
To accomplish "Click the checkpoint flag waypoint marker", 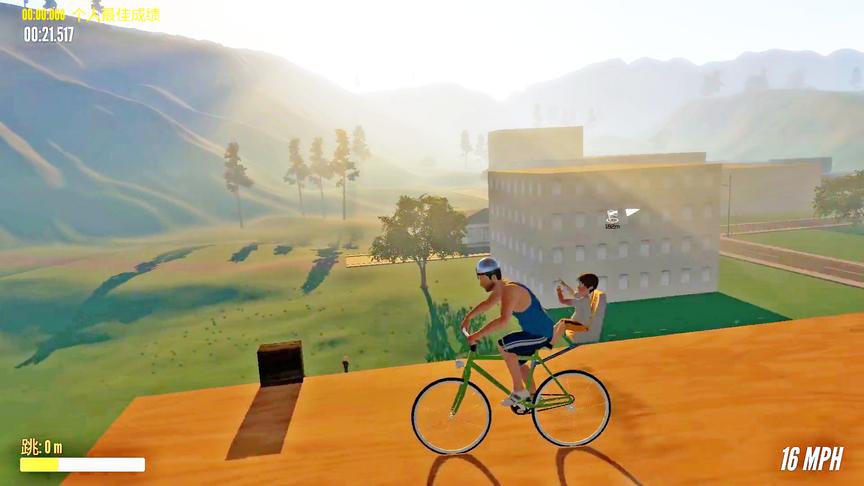I will coord(613,216).
